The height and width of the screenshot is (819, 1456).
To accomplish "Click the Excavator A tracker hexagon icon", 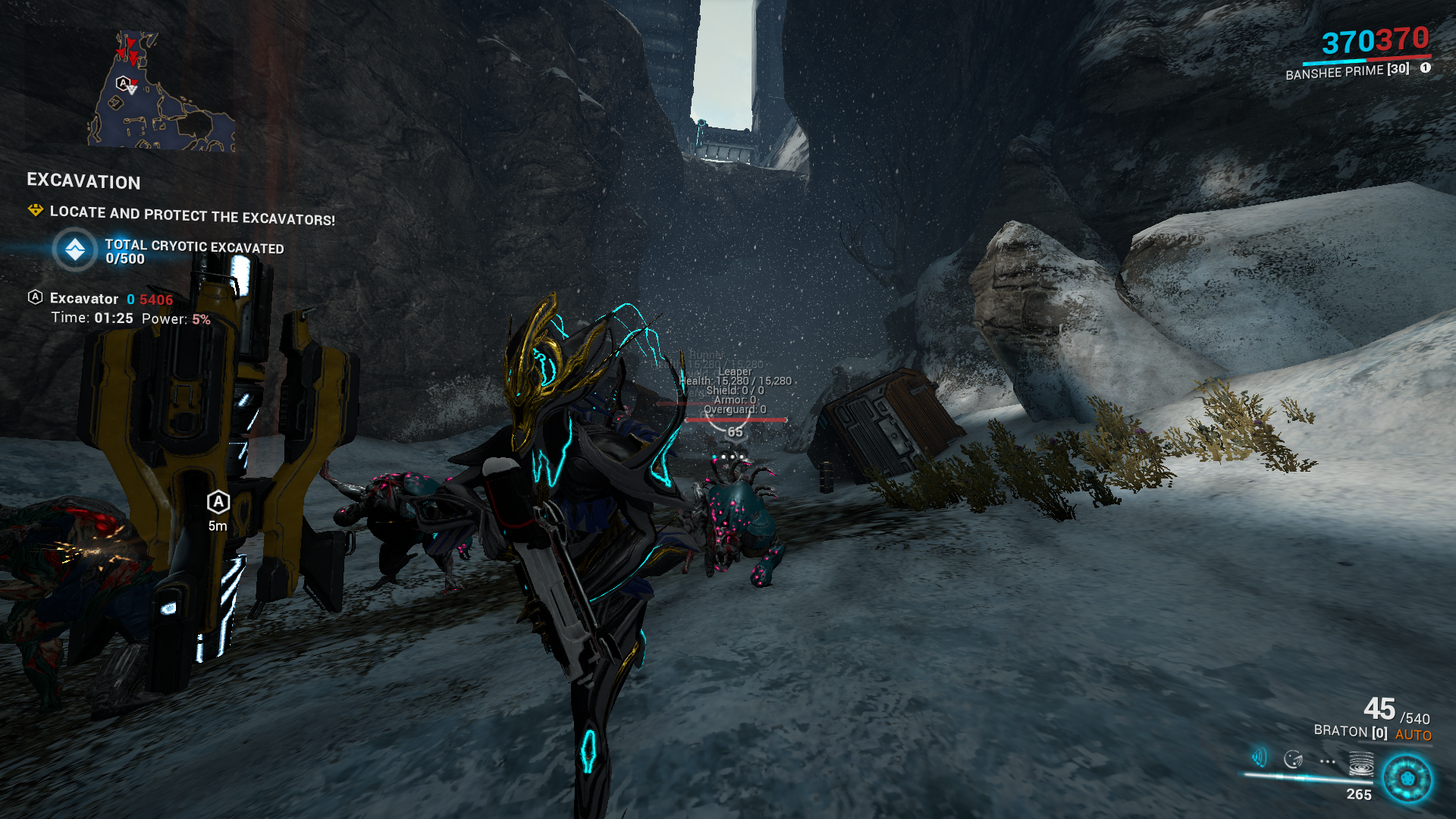I will coord(35,297).
